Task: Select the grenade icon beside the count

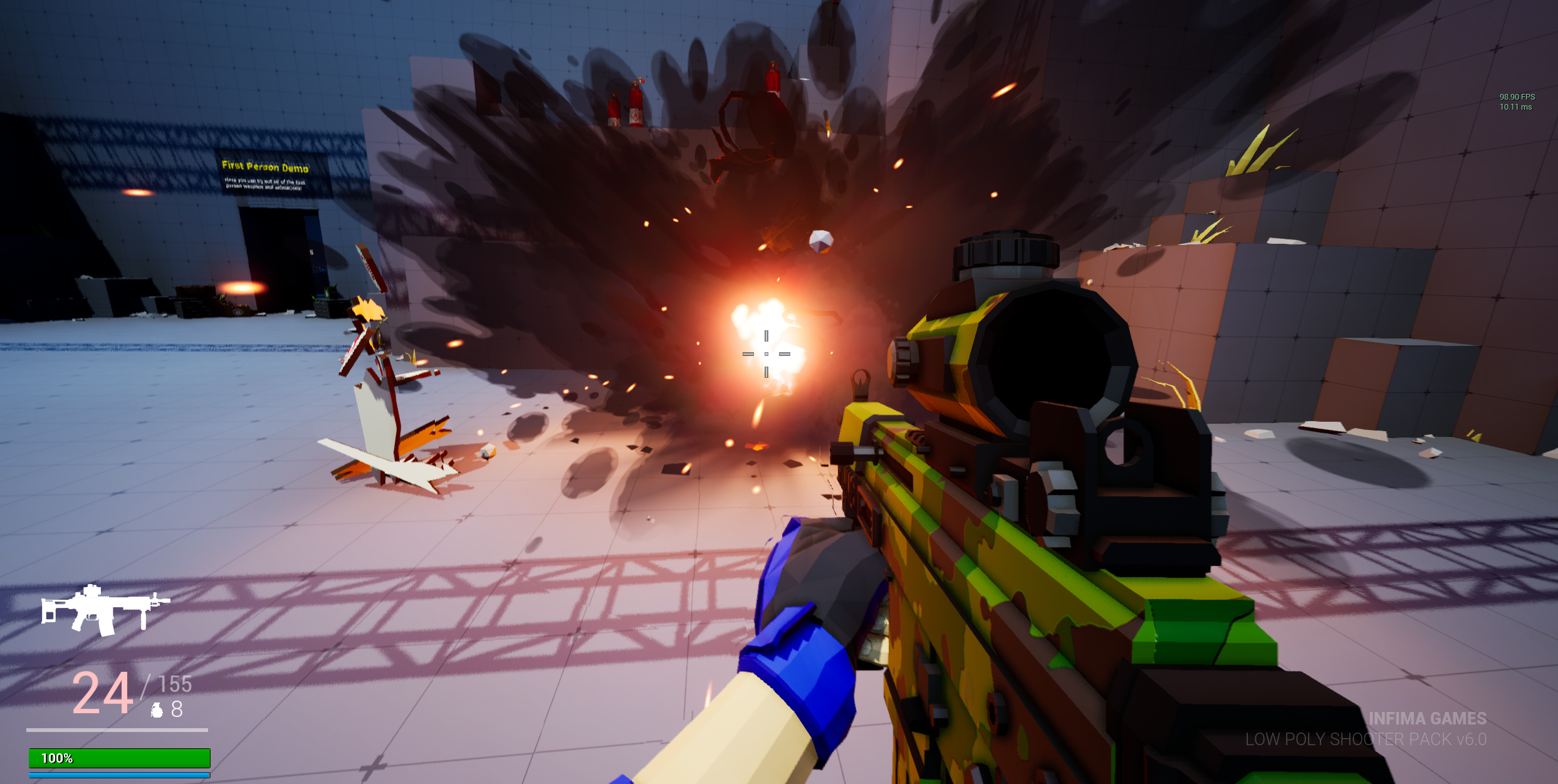Action: (157, 710)
